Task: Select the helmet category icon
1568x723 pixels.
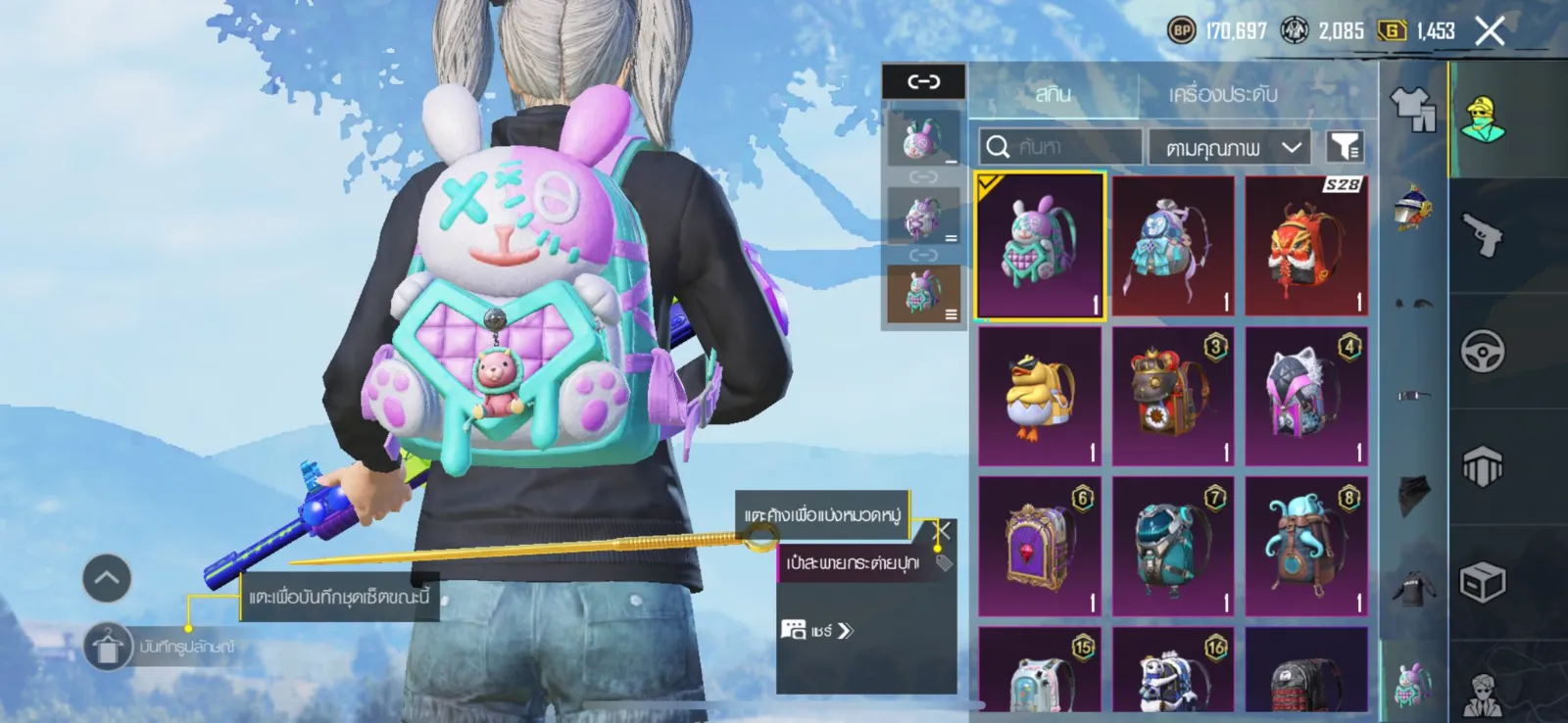Action: (1412, 207)
